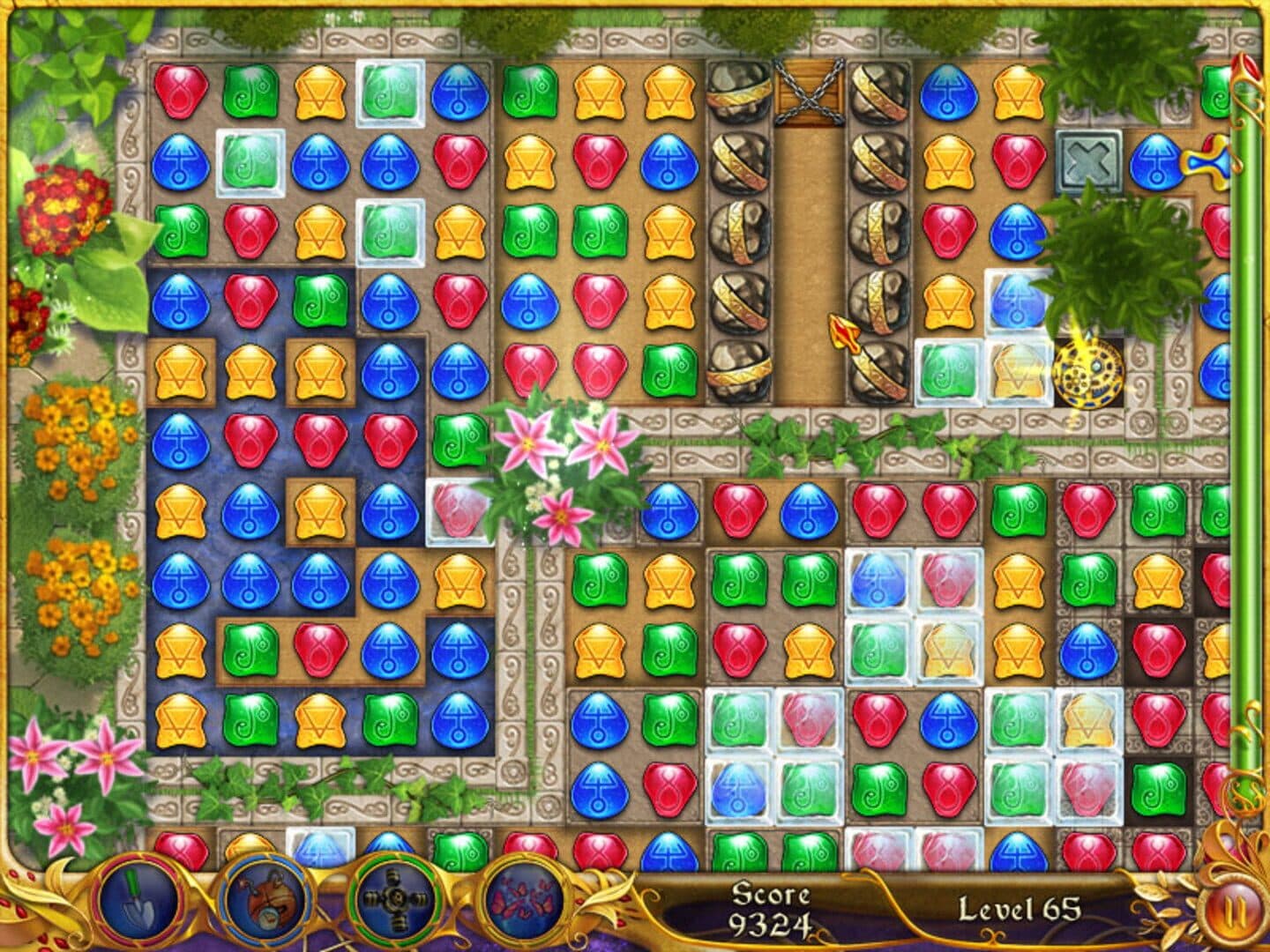1270x952 pixels.
Task: Select the frozen red gem beside the lily bouquet
Action: pyautogui.click(x=459, y=511)
